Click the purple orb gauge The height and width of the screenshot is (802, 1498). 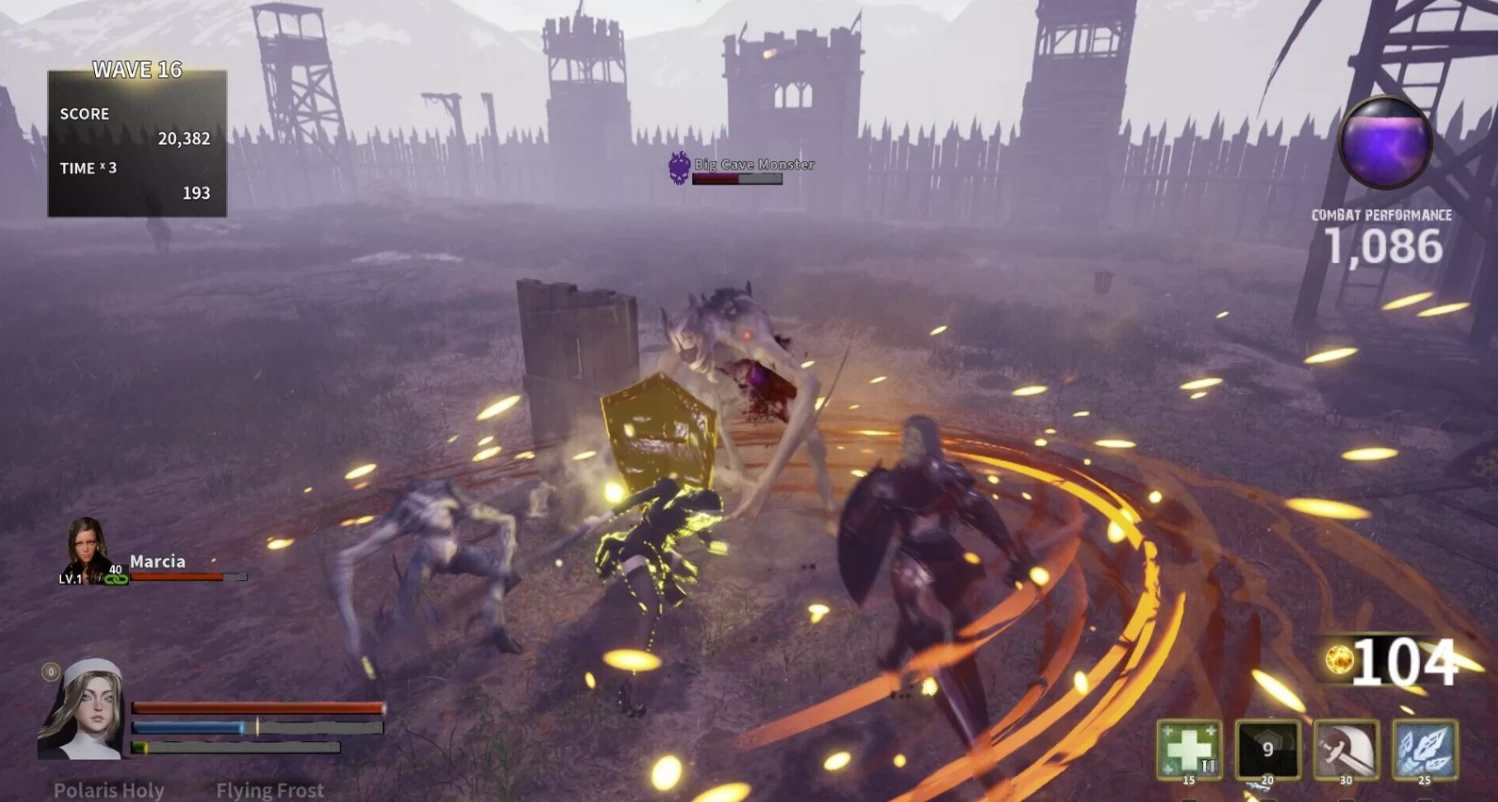(1385, 142)
